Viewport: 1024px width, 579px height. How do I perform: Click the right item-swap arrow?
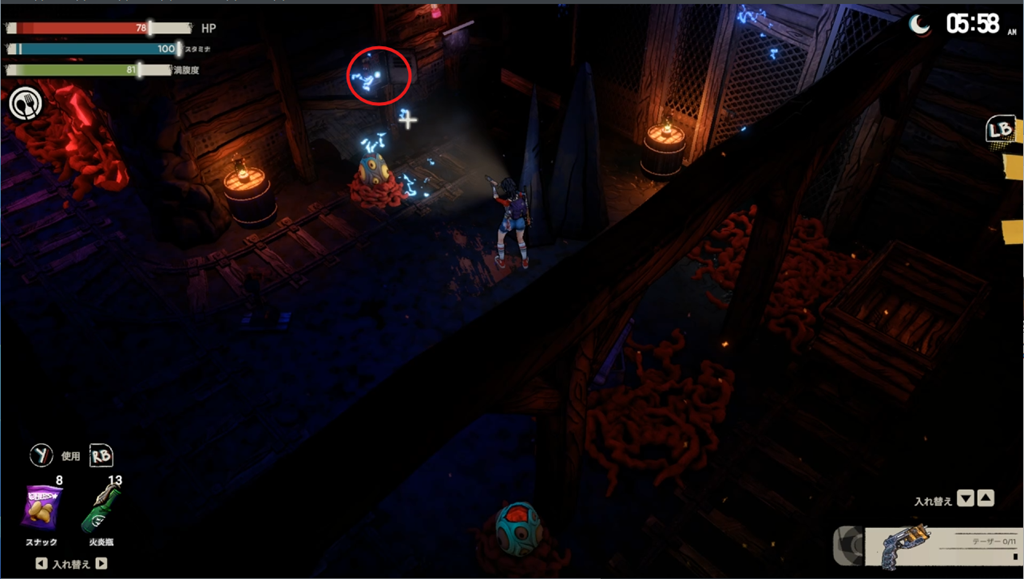(101, 564)
